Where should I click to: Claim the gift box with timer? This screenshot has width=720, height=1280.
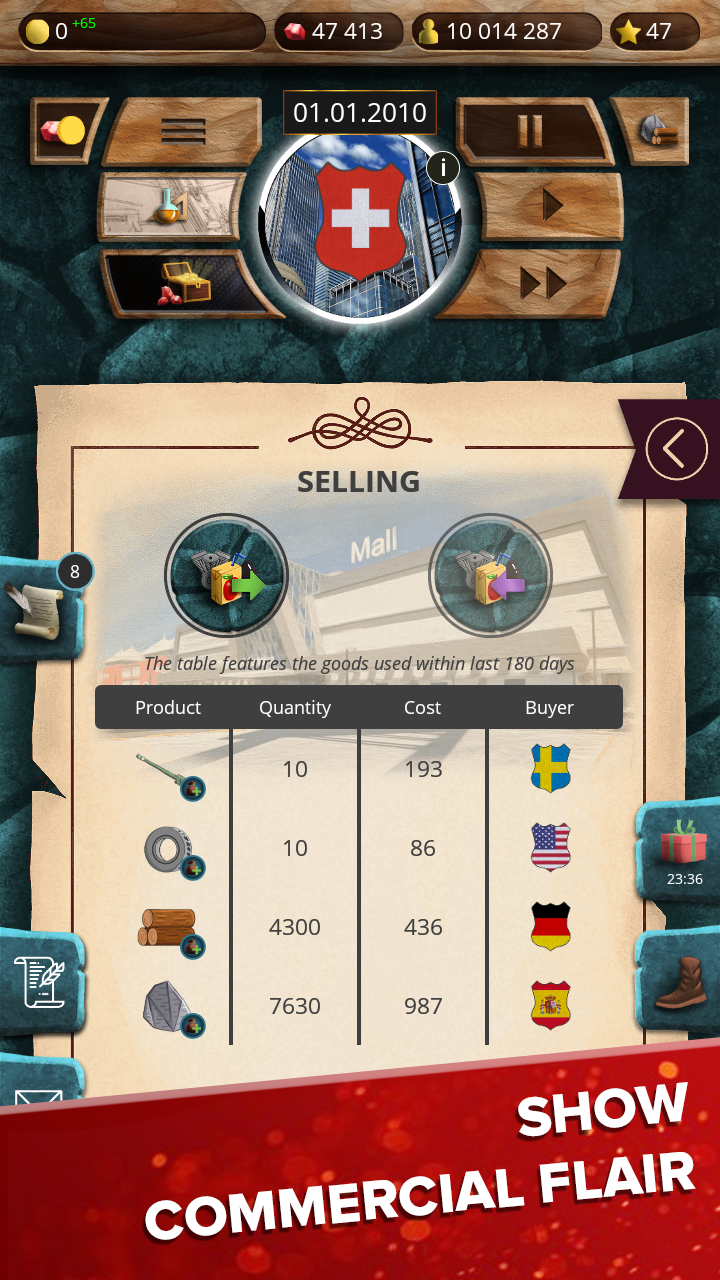682,848
